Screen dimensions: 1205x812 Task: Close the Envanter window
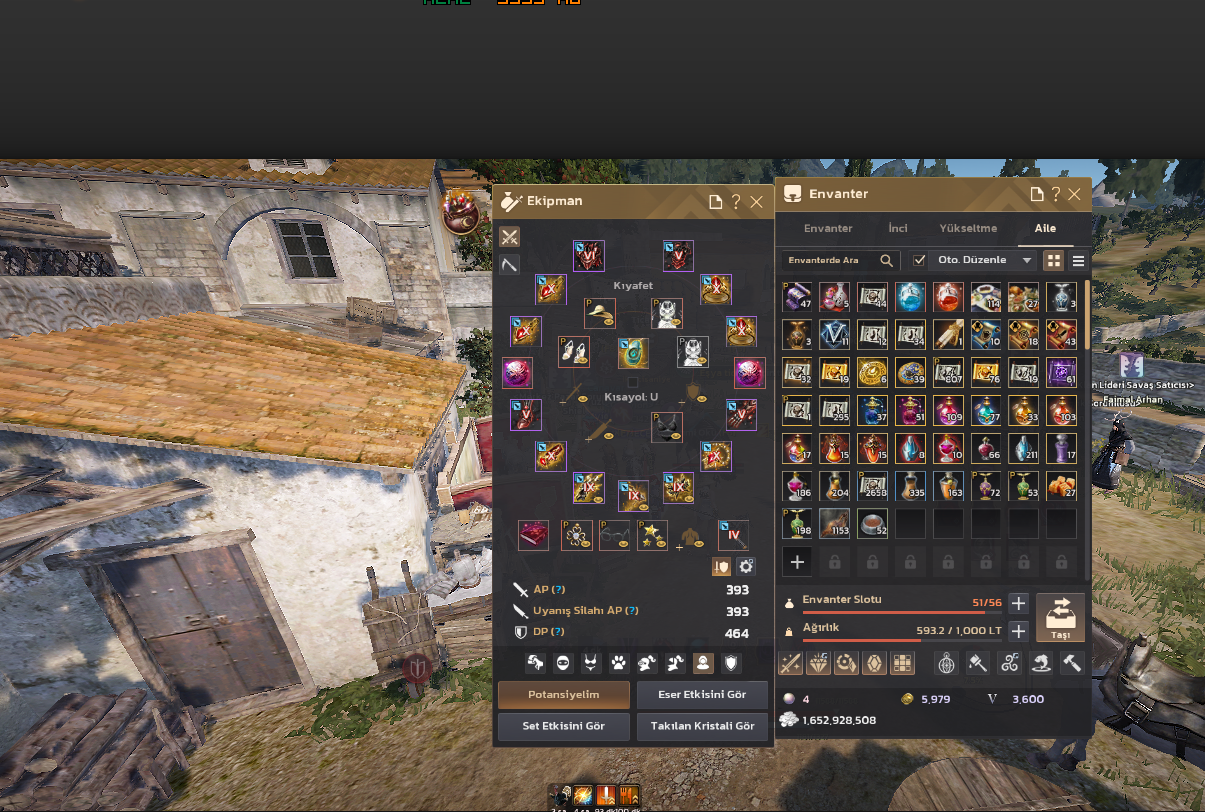pyautogui.click(x=1074, y=194)
